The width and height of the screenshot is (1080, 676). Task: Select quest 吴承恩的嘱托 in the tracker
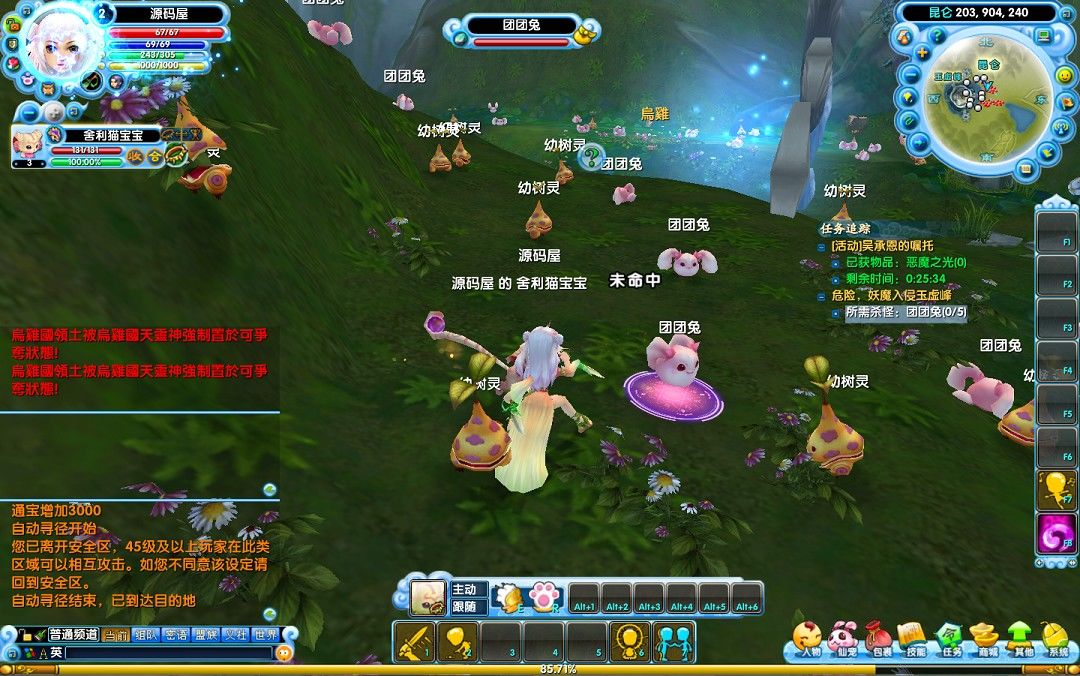click(882, 246)
